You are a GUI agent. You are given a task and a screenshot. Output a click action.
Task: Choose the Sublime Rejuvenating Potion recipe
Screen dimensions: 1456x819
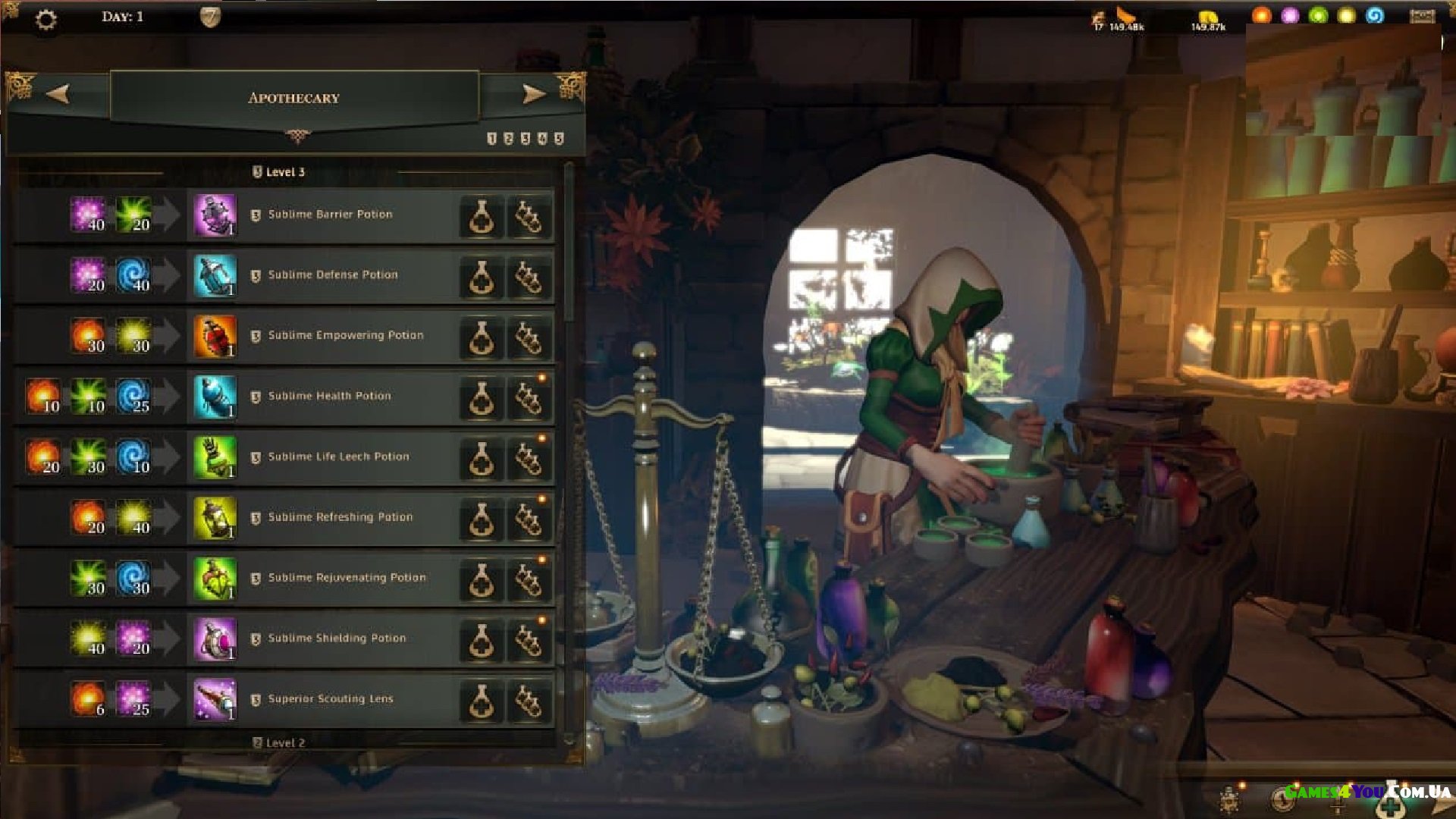click(347, 578)
